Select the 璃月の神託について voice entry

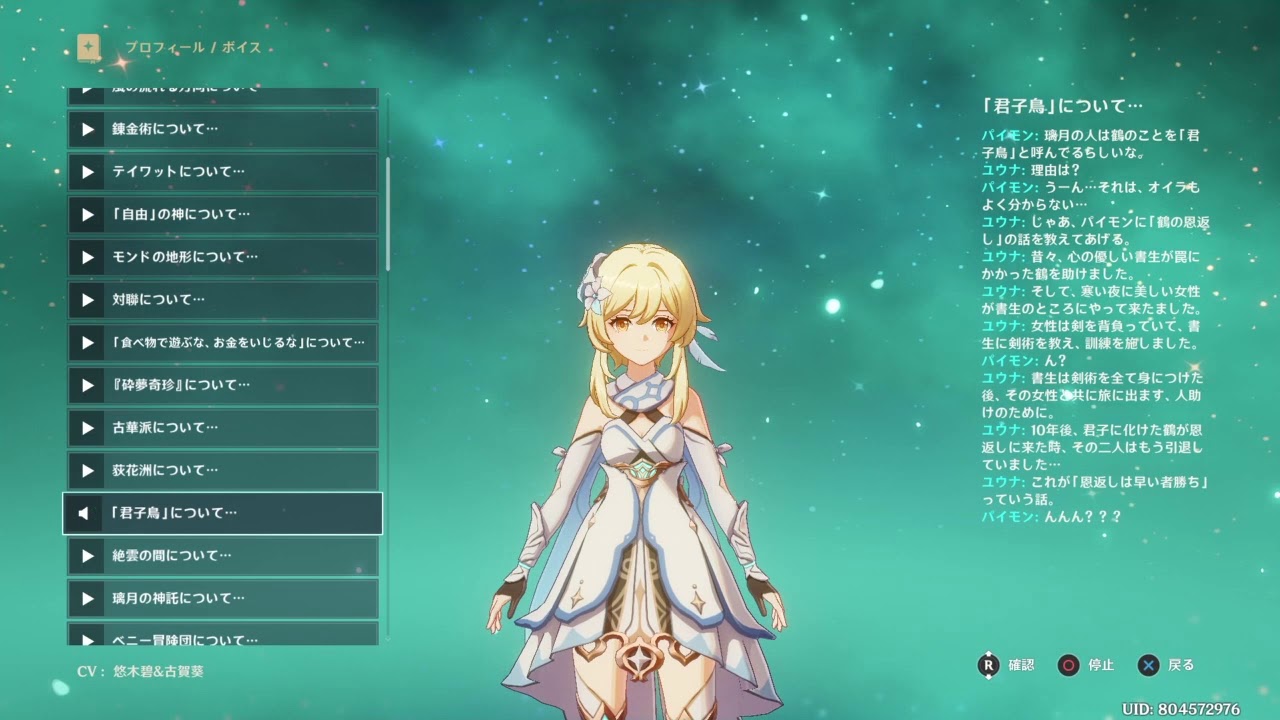point(222,598)
